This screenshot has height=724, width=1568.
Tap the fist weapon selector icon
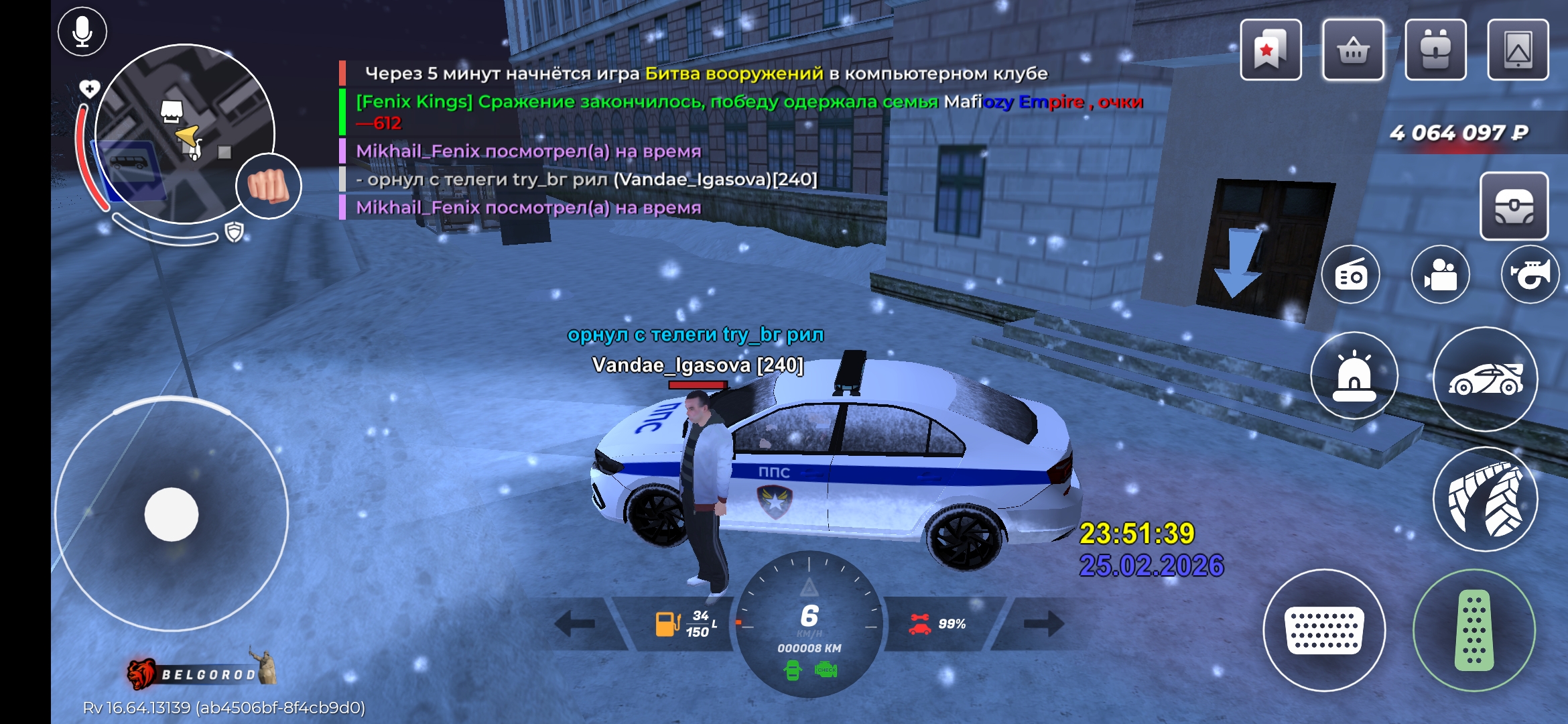coord(269,186)
